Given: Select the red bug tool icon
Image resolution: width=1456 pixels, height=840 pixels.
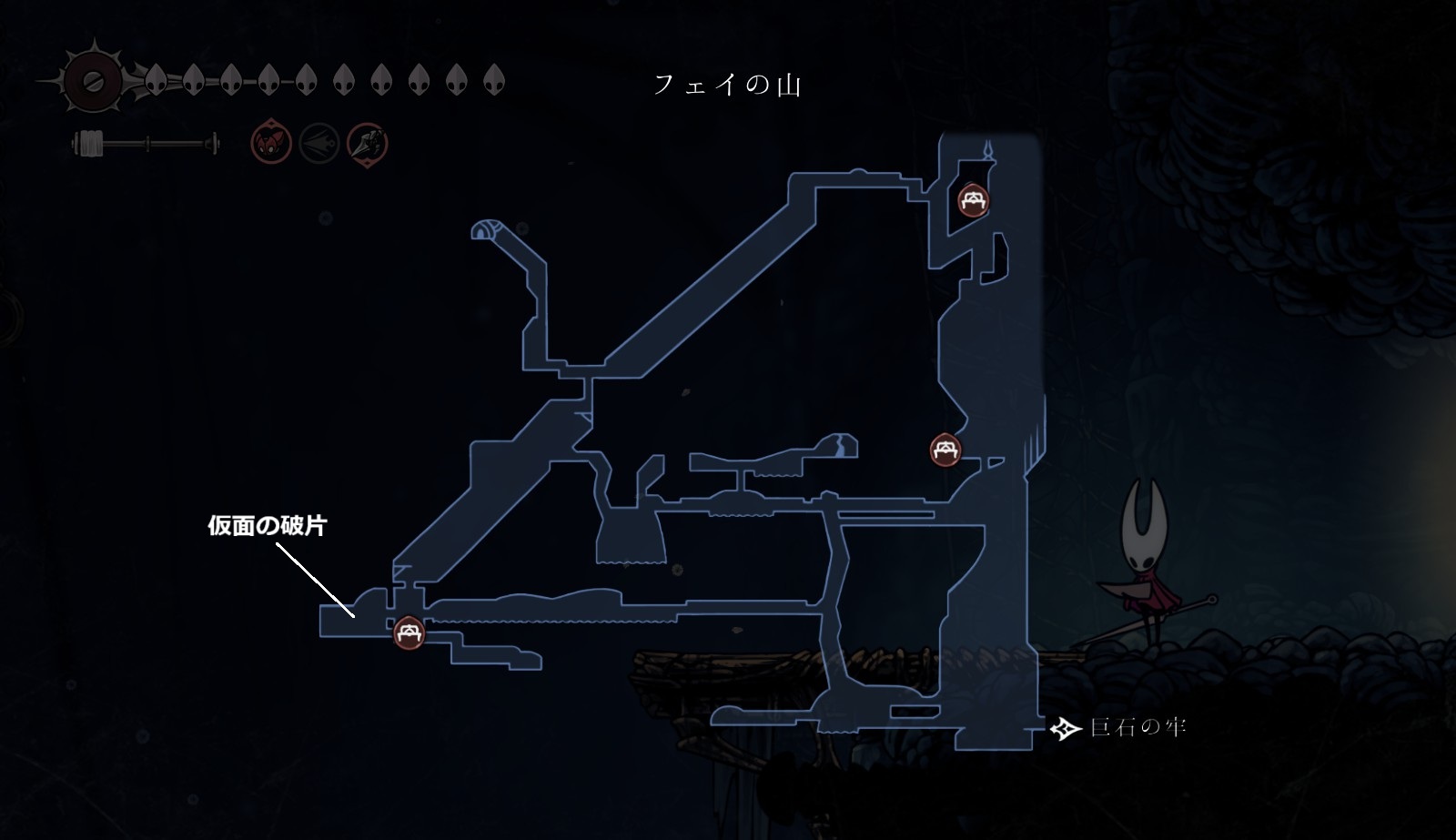Looking at the screenshot, I should tap(271, 144).
